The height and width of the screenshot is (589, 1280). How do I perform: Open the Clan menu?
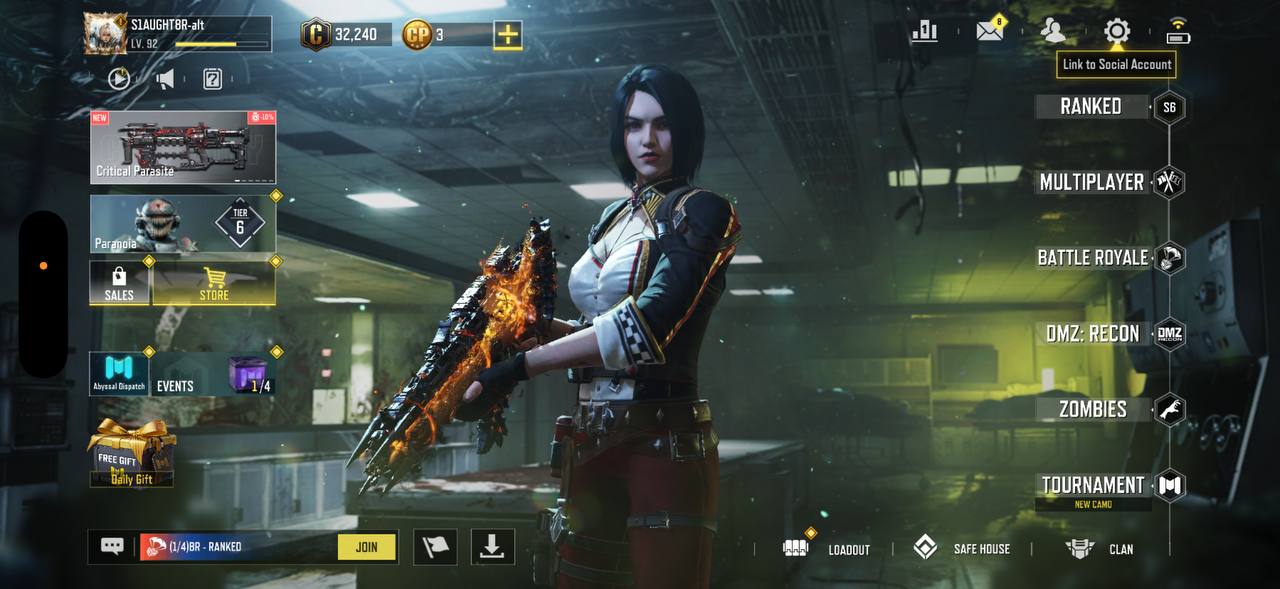click(1100, 549)
